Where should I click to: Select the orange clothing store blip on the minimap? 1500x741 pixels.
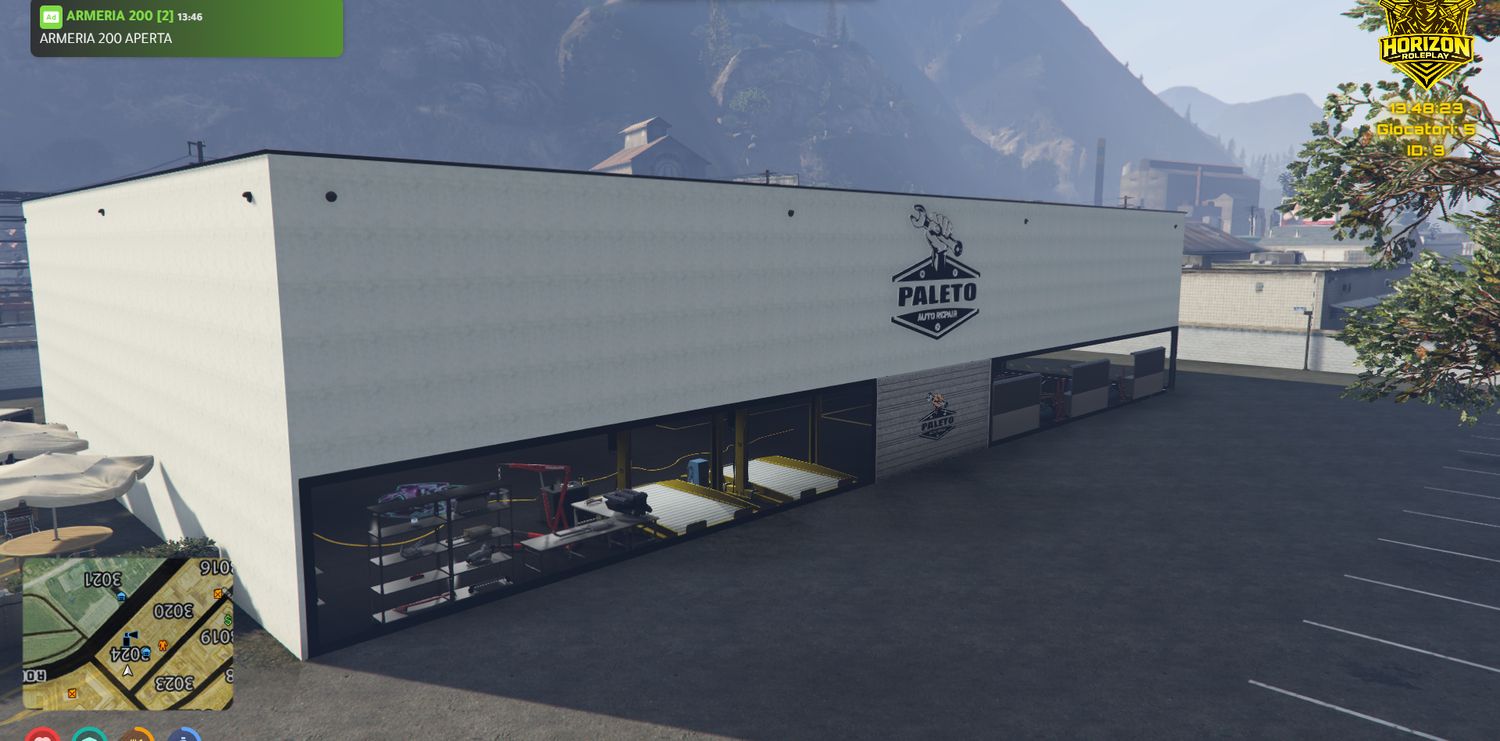[x=162, y=645]
